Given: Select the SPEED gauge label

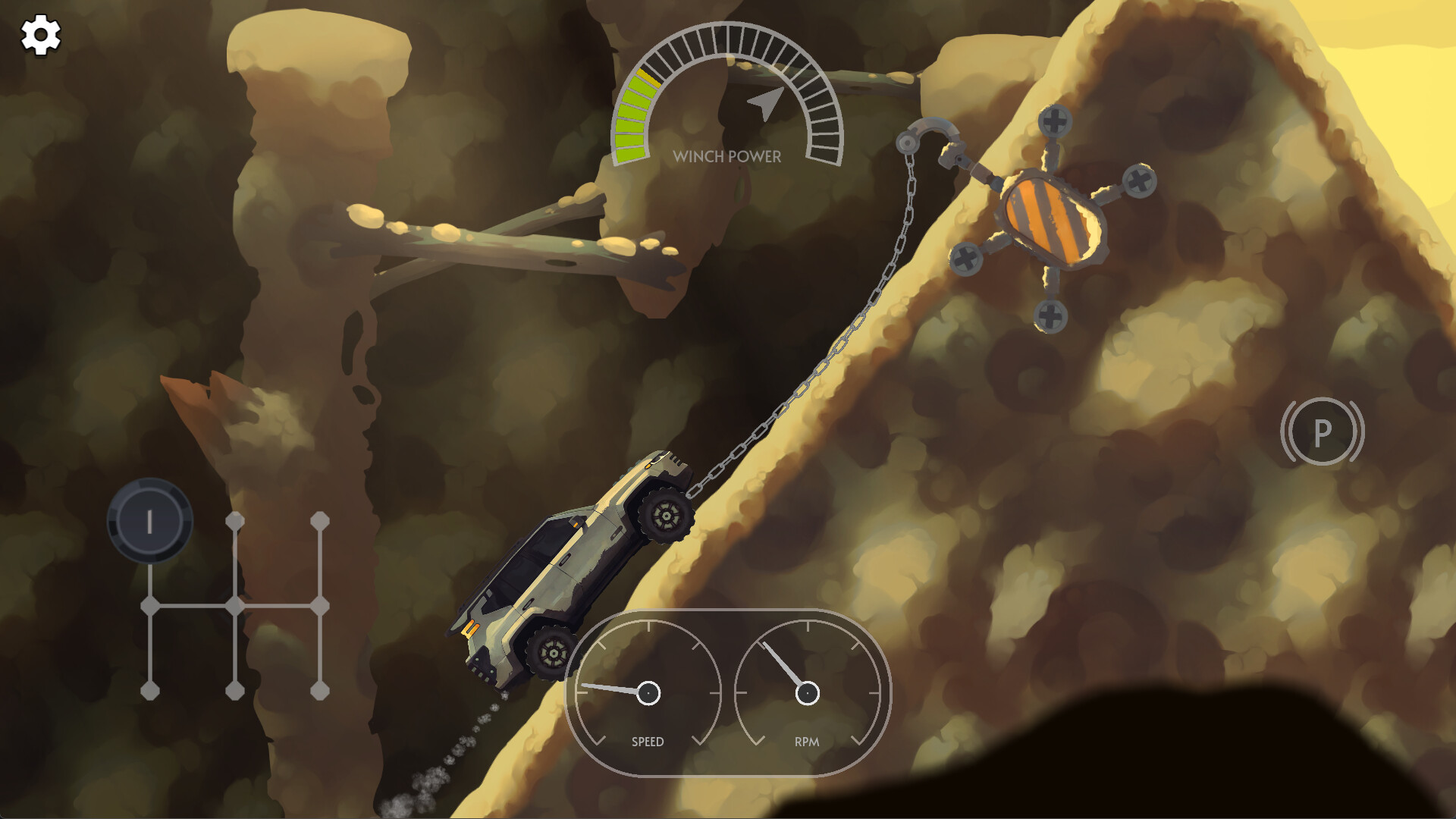Looking at the screenshot, I should pos(648,741).
